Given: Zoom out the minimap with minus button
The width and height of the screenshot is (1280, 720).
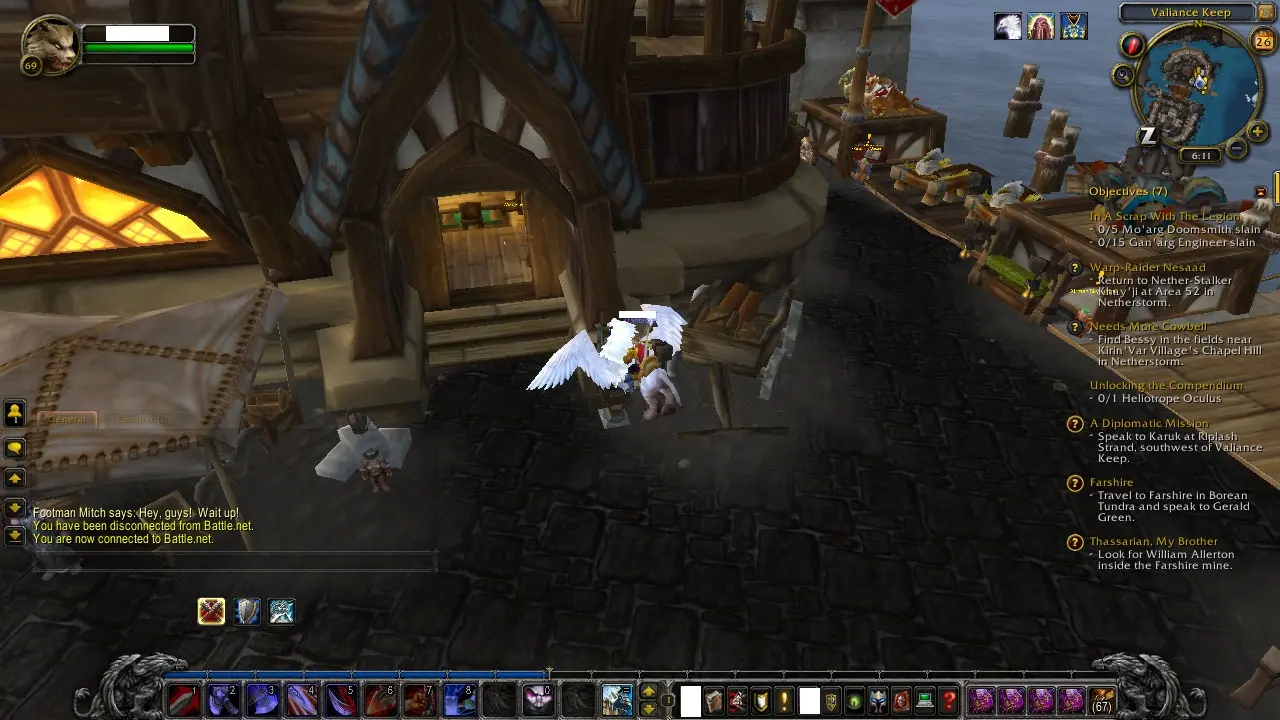Looking at the screenshot, I should click(x=1237, y=149).
